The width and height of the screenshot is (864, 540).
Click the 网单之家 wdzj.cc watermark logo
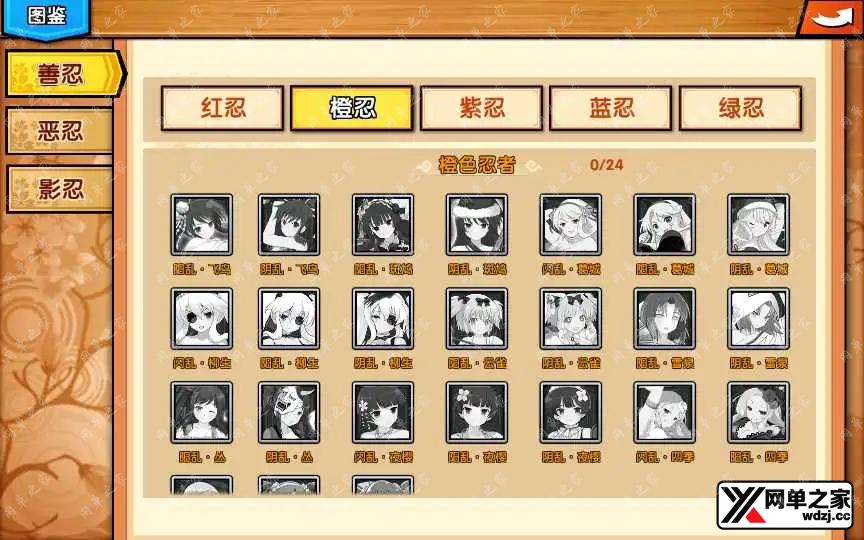(x=783, y=505)
